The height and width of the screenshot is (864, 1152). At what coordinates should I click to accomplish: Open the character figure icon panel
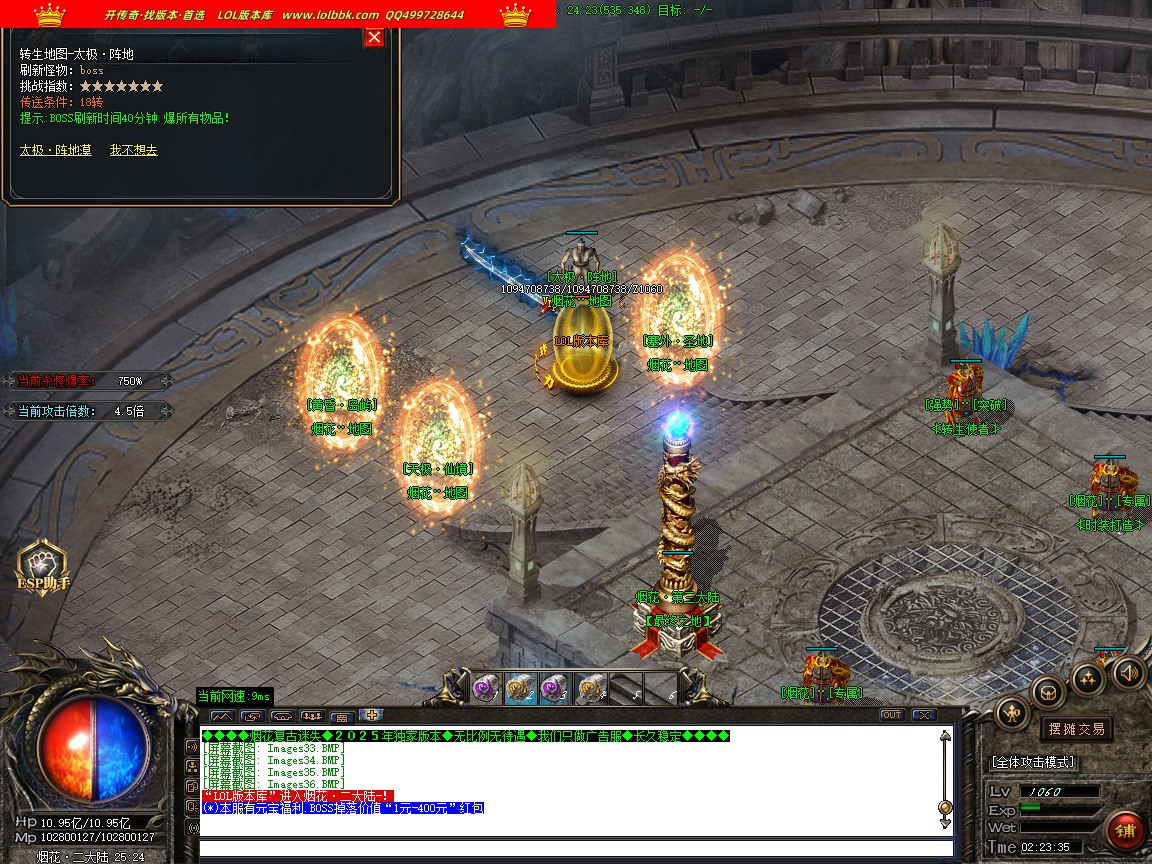pyautogui.click(x=1013, y=713)
